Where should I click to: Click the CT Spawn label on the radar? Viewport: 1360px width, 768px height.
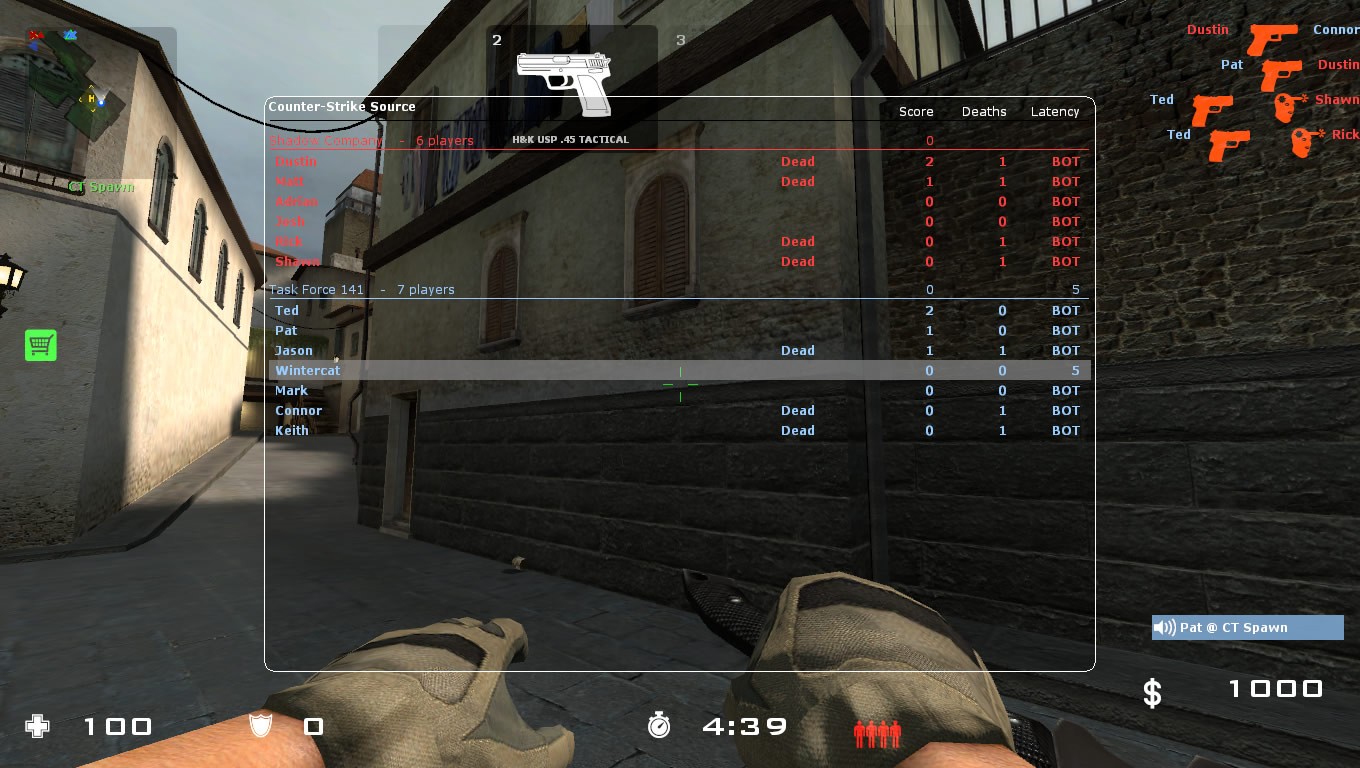103,186
